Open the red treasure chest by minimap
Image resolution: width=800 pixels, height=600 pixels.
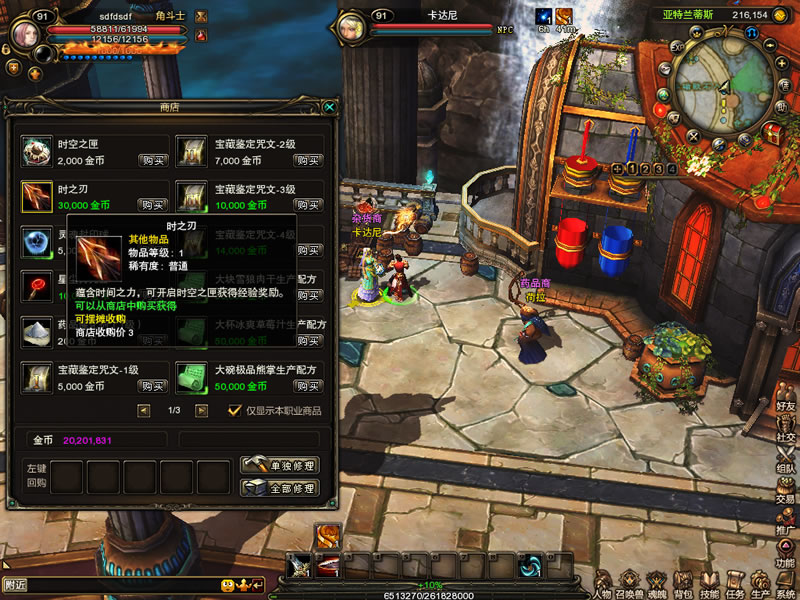[x=773, y=131]
